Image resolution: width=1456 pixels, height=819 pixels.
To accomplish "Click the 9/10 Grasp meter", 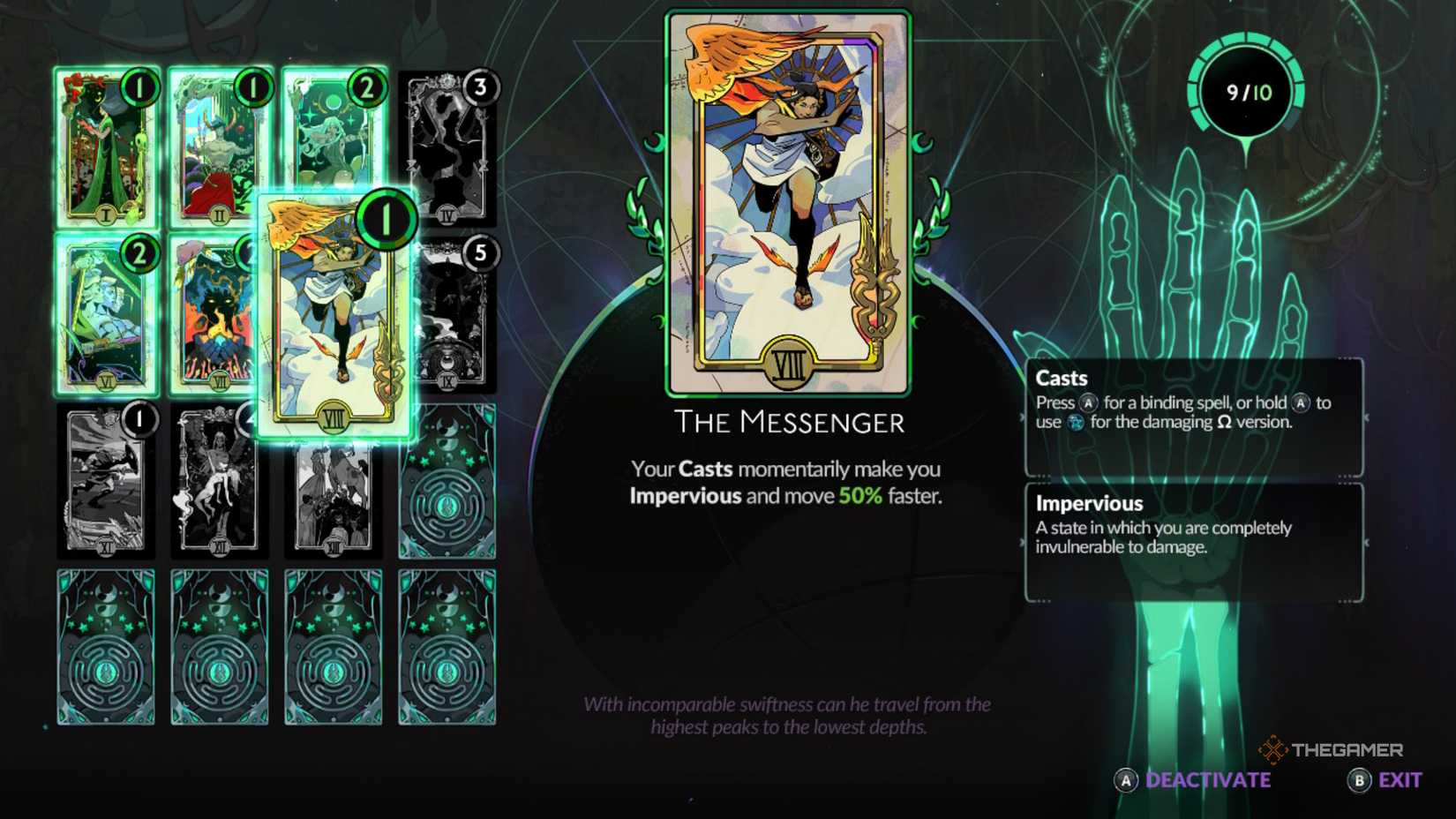I will pyautogui.click(x=1247, y=91).
